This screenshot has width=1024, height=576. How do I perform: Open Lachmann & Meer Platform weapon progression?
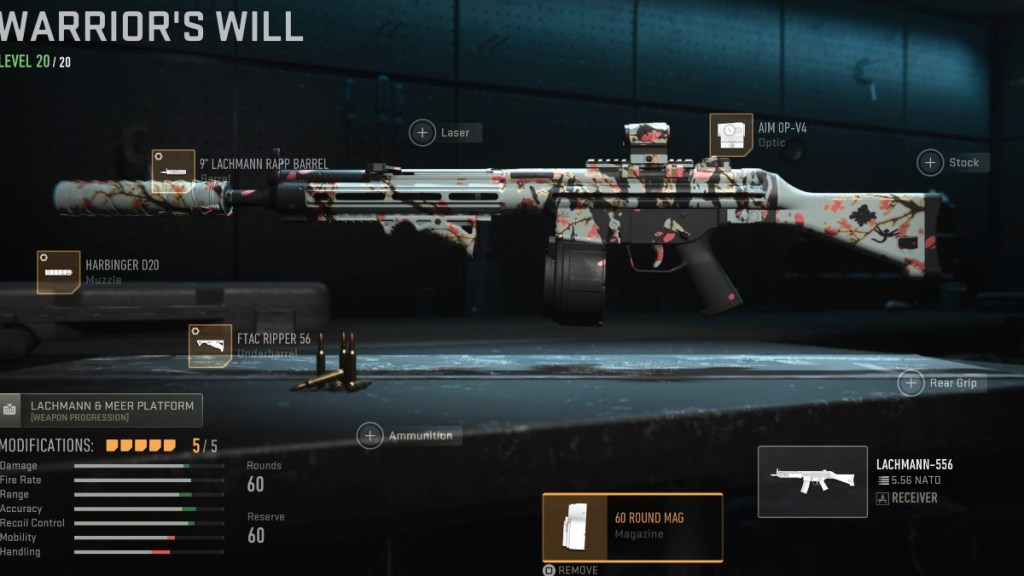pyautogui.click(x=102, y=410)
